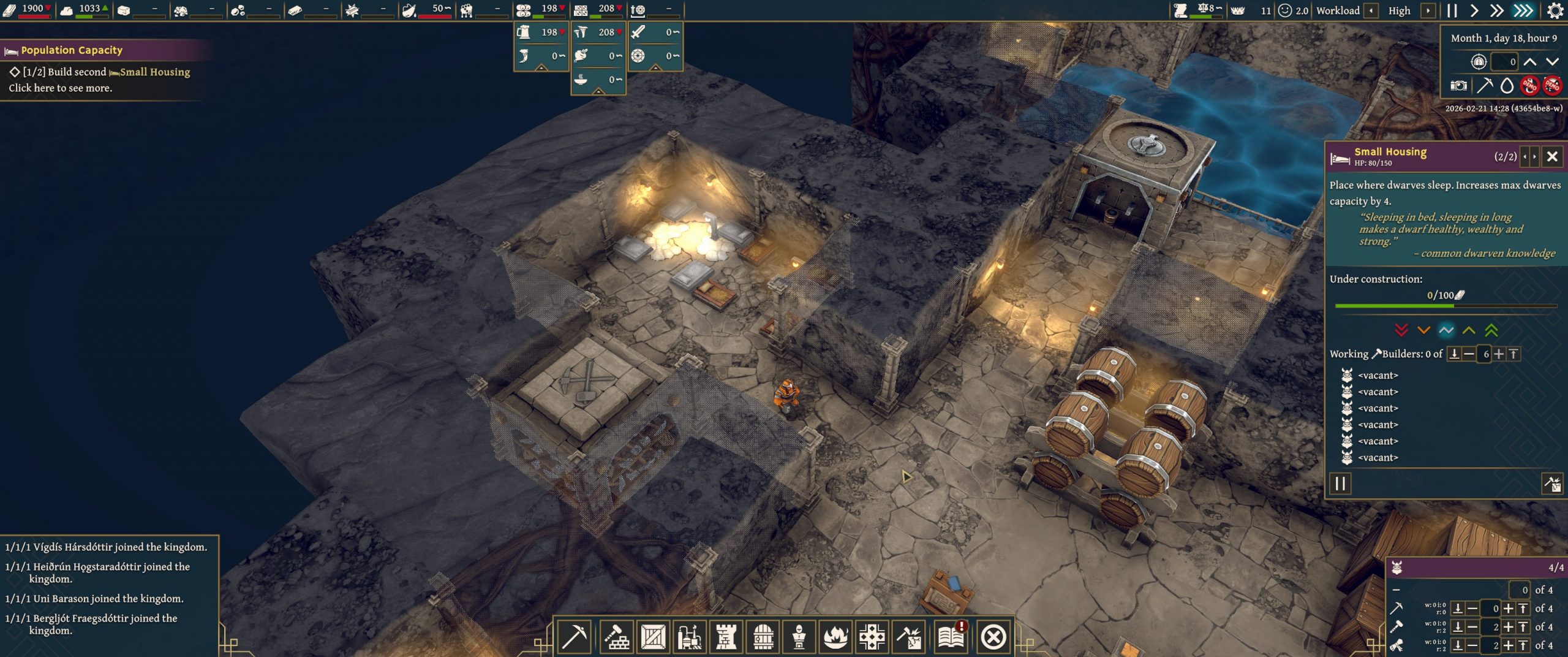
Task: Pause the game speed
Action: coord(1452,10)
